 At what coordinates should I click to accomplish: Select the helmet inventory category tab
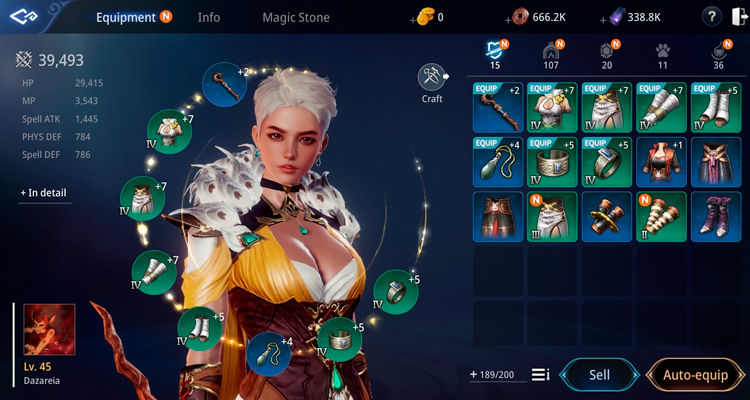tap(549, 52)
